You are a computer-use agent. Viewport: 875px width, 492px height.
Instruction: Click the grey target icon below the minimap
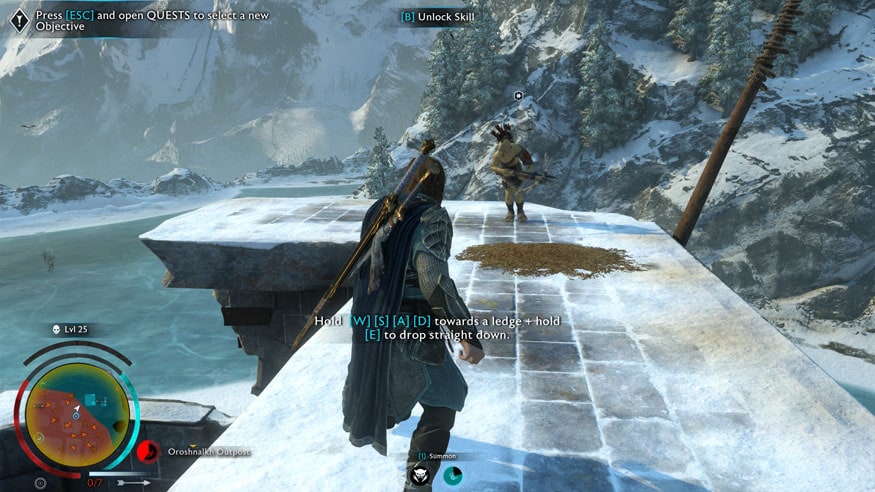(40, 482)
